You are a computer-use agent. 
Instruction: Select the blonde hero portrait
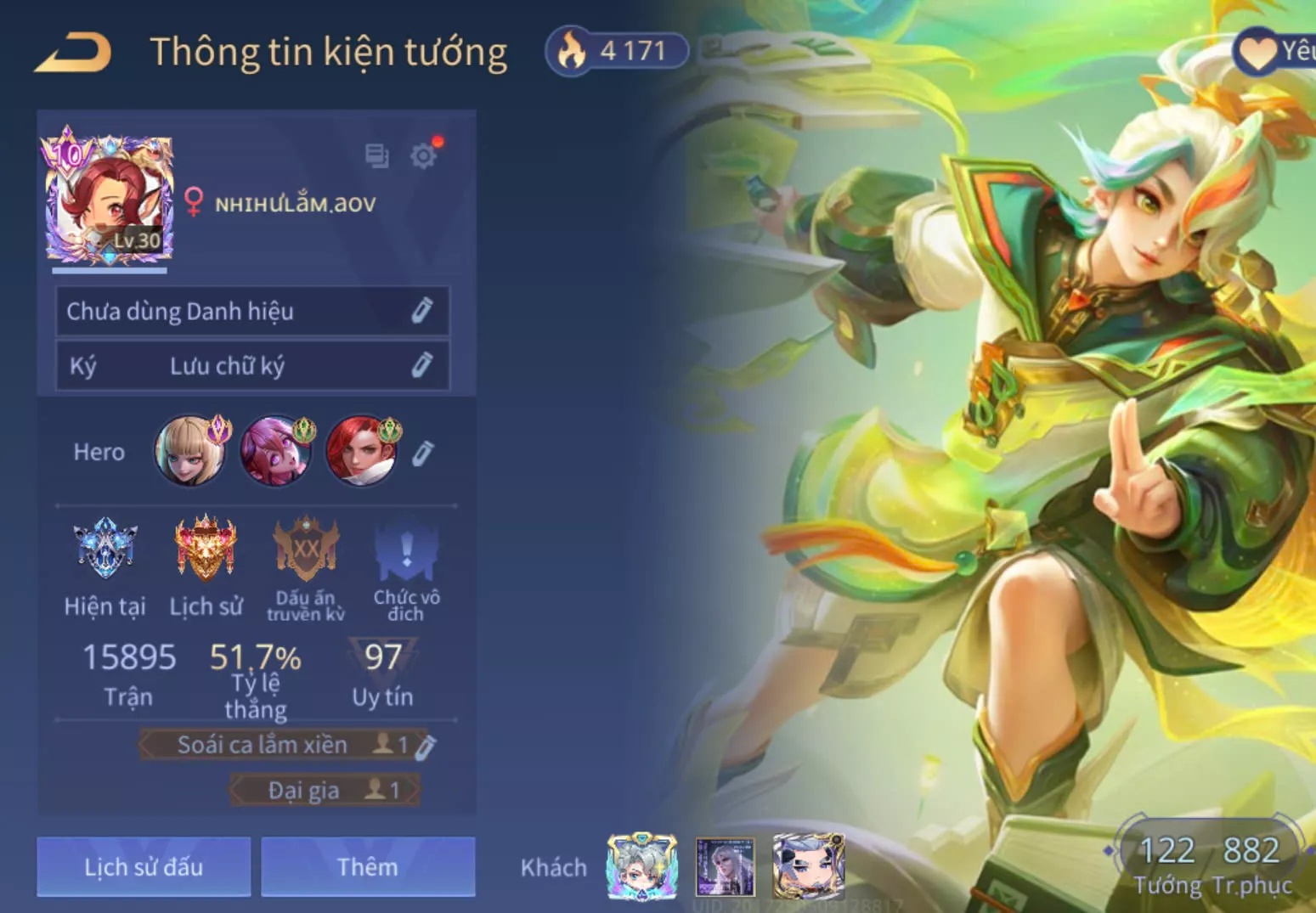190,451
